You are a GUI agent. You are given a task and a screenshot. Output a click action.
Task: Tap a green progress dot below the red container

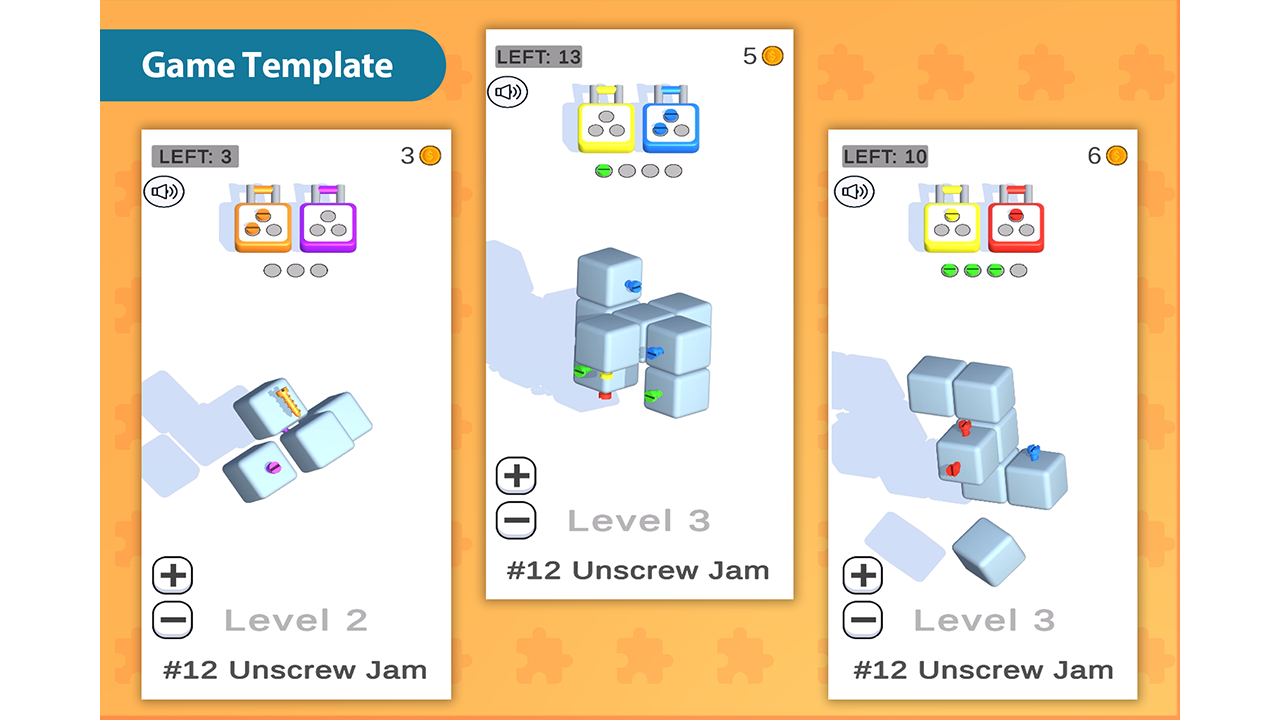993,268
